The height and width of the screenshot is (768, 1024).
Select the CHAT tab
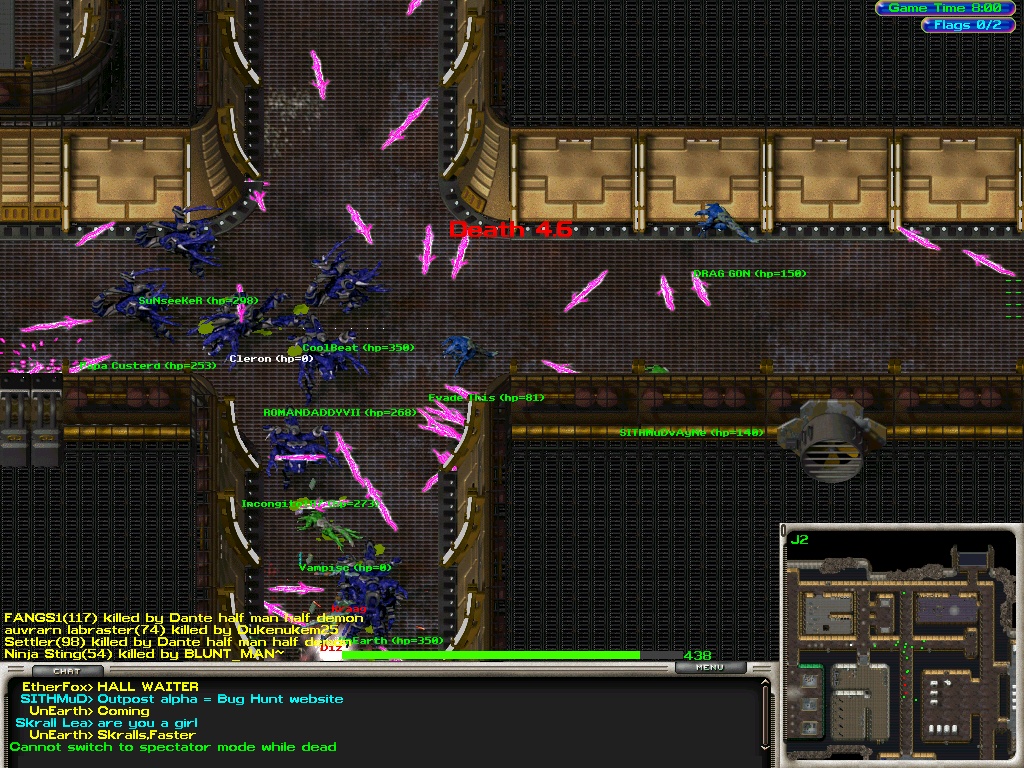[66, 671]
